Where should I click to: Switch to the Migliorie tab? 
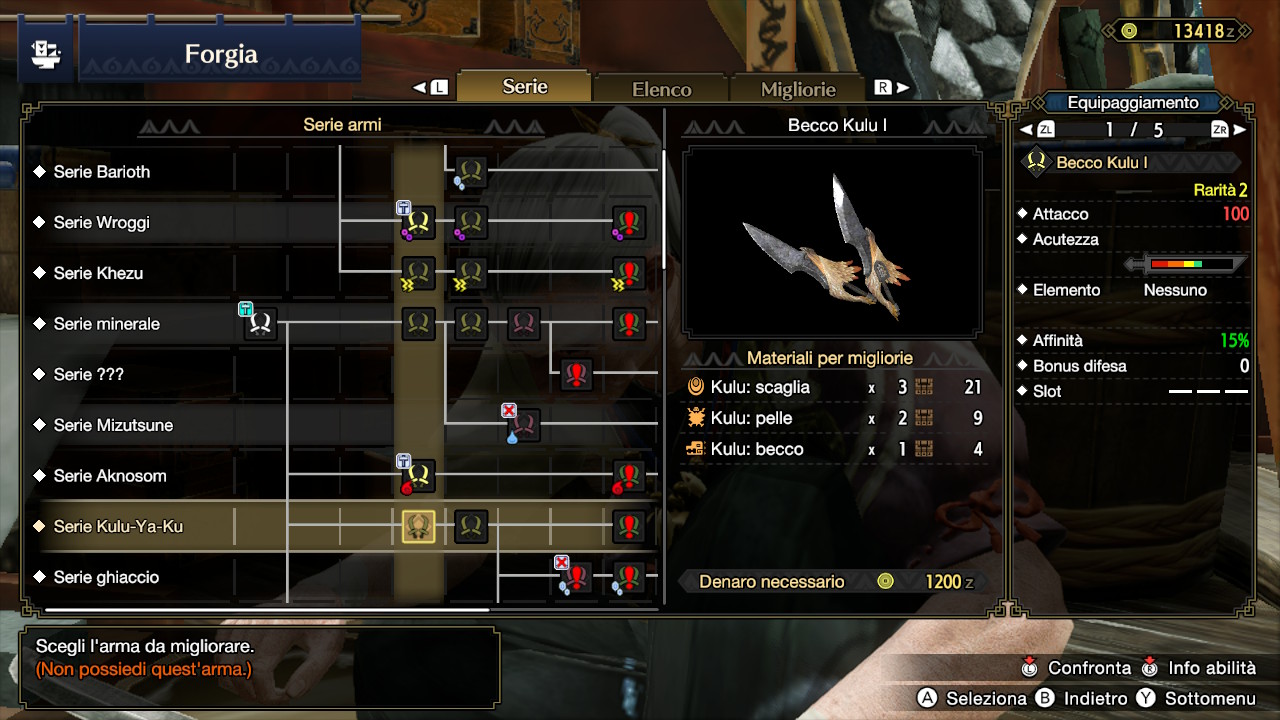[798, 89]
